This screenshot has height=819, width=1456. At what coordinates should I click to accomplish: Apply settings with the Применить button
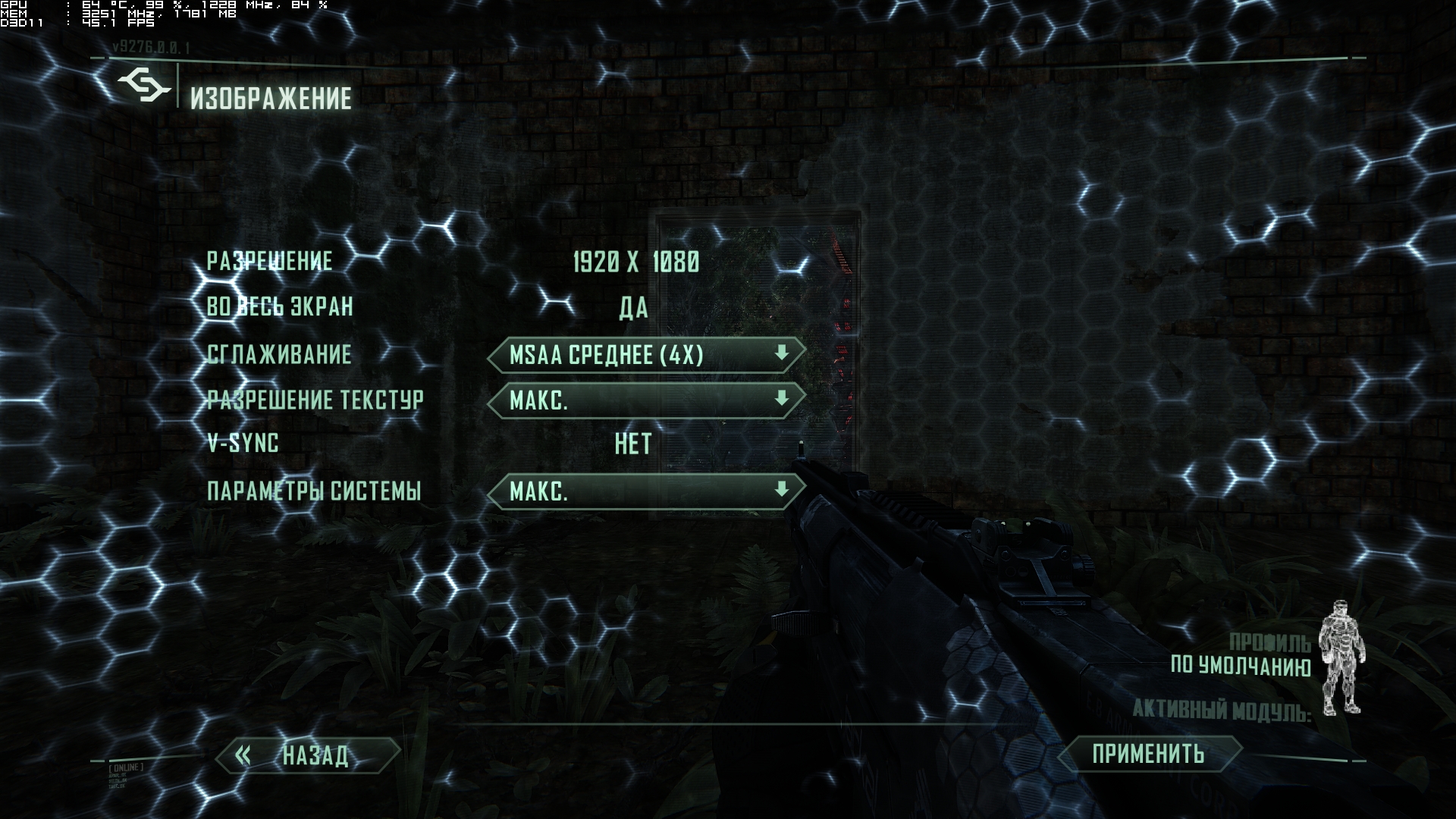click(x=1148, y=754)
